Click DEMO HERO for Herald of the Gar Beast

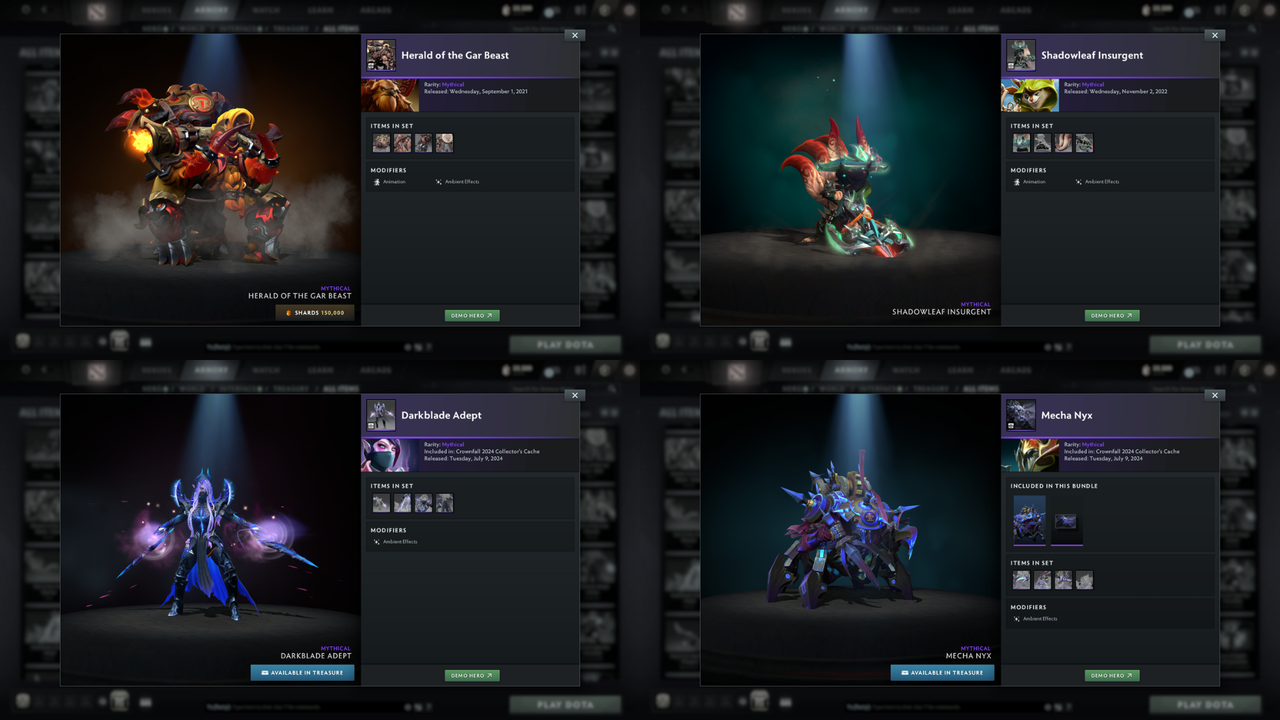(471, 315)
